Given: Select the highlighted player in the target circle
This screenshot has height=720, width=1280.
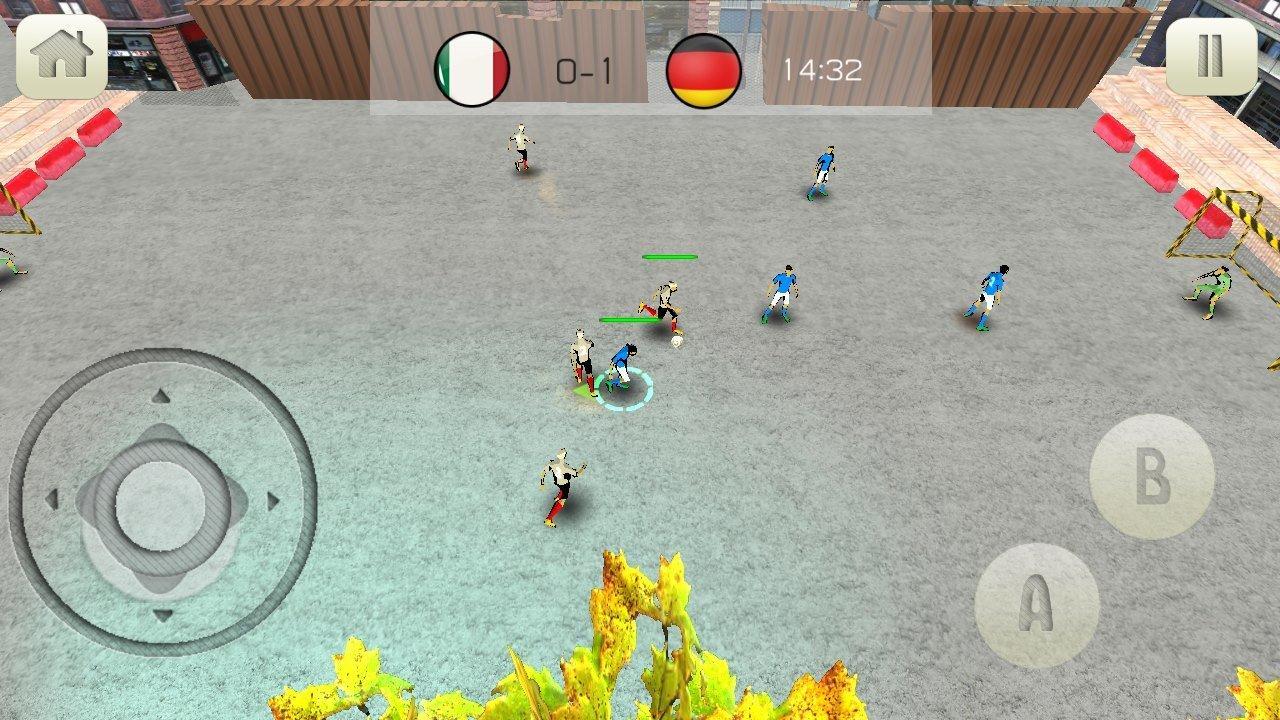Looking at the screenshot, I should tap(623, 365).
